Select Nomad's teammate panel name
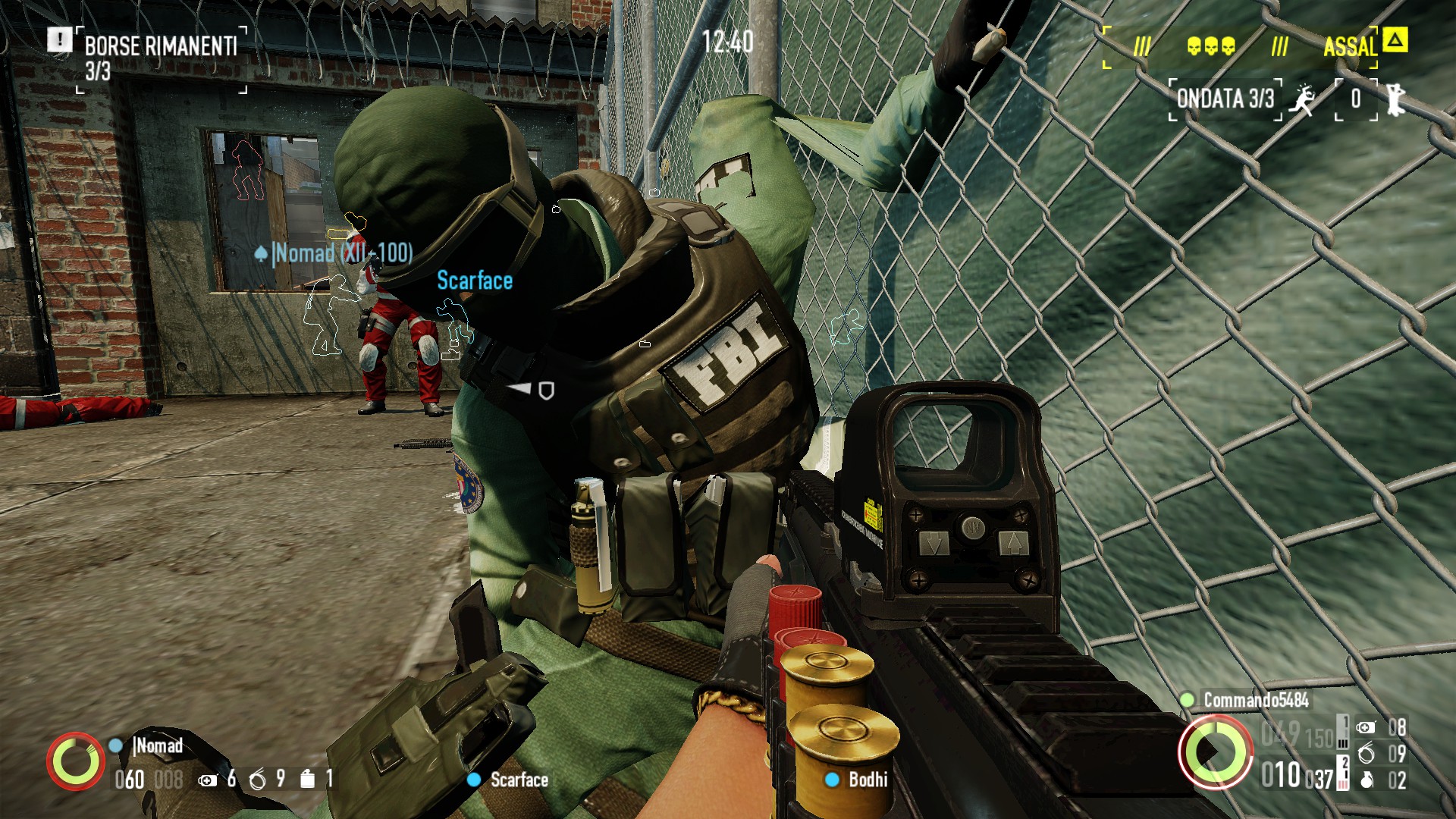Screen dimensions: 1456x819 tap(158, 746)
